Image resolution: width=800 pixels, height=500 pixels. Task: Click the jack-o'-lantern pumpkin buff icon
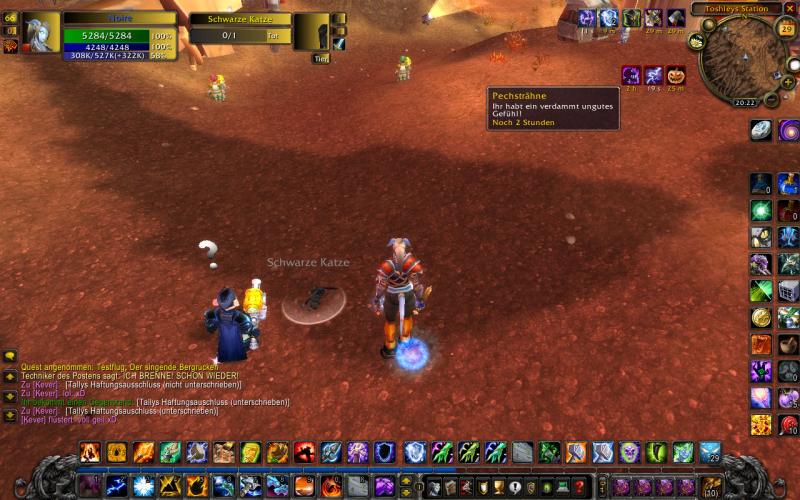pyautogui.click(x=676, y=75)
